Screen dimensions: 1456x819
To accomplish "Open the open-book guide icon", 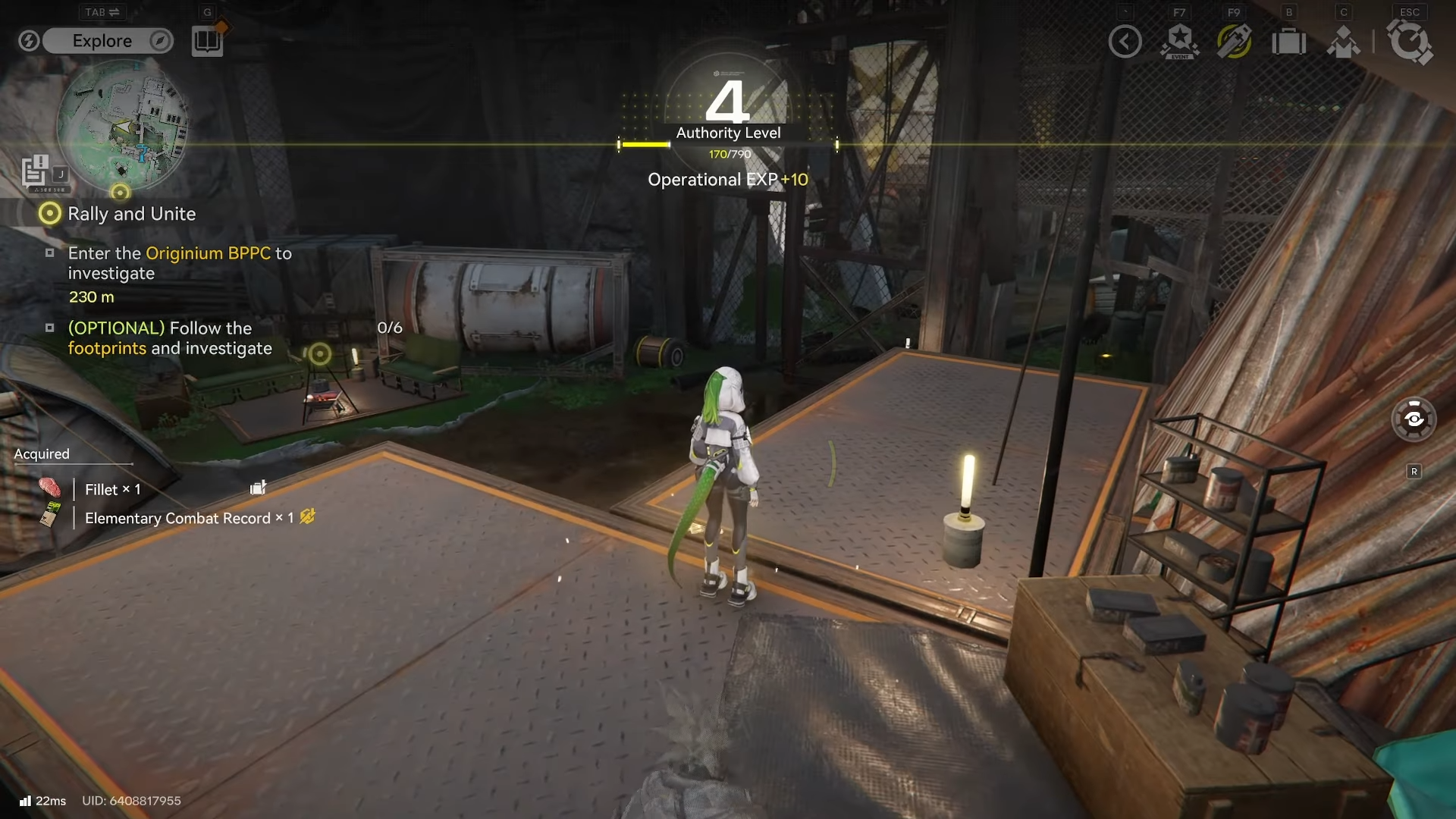I will pyautogui.click(x=206, y=41).
